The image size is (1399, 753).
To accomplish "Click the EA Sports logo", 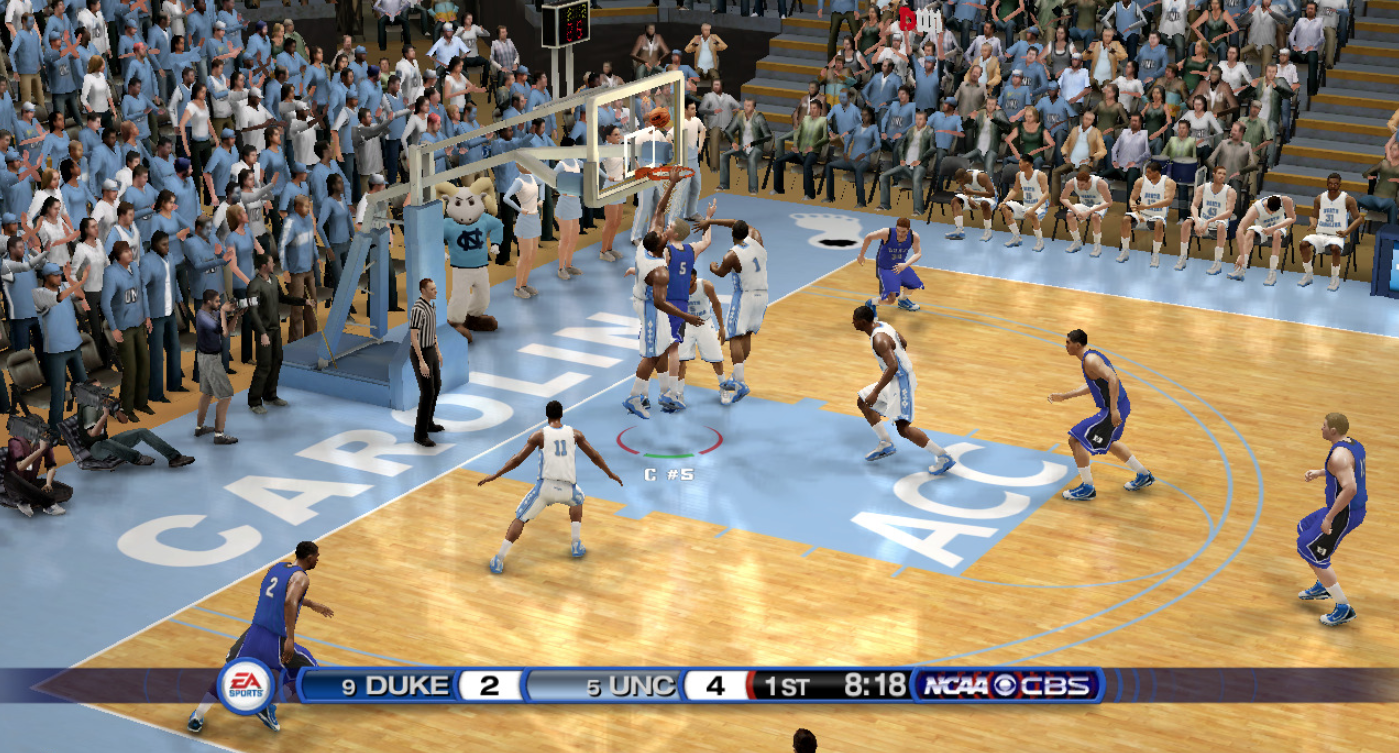I will [246, 685].
